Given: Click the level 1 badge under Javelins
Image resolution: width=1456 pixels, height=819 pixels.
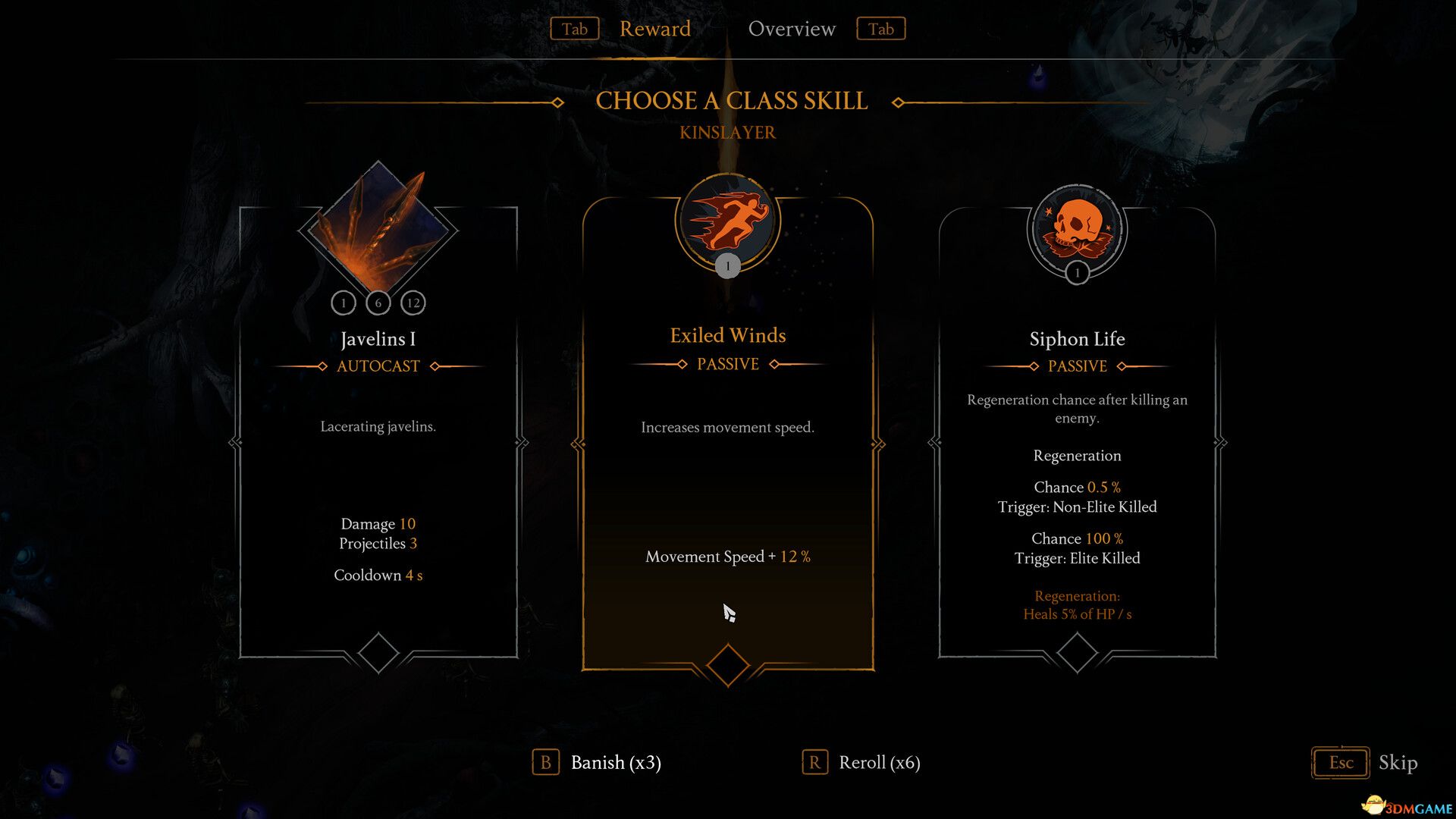Looking at the screenshot, I should pyautogui.click(x=344, y=302).
